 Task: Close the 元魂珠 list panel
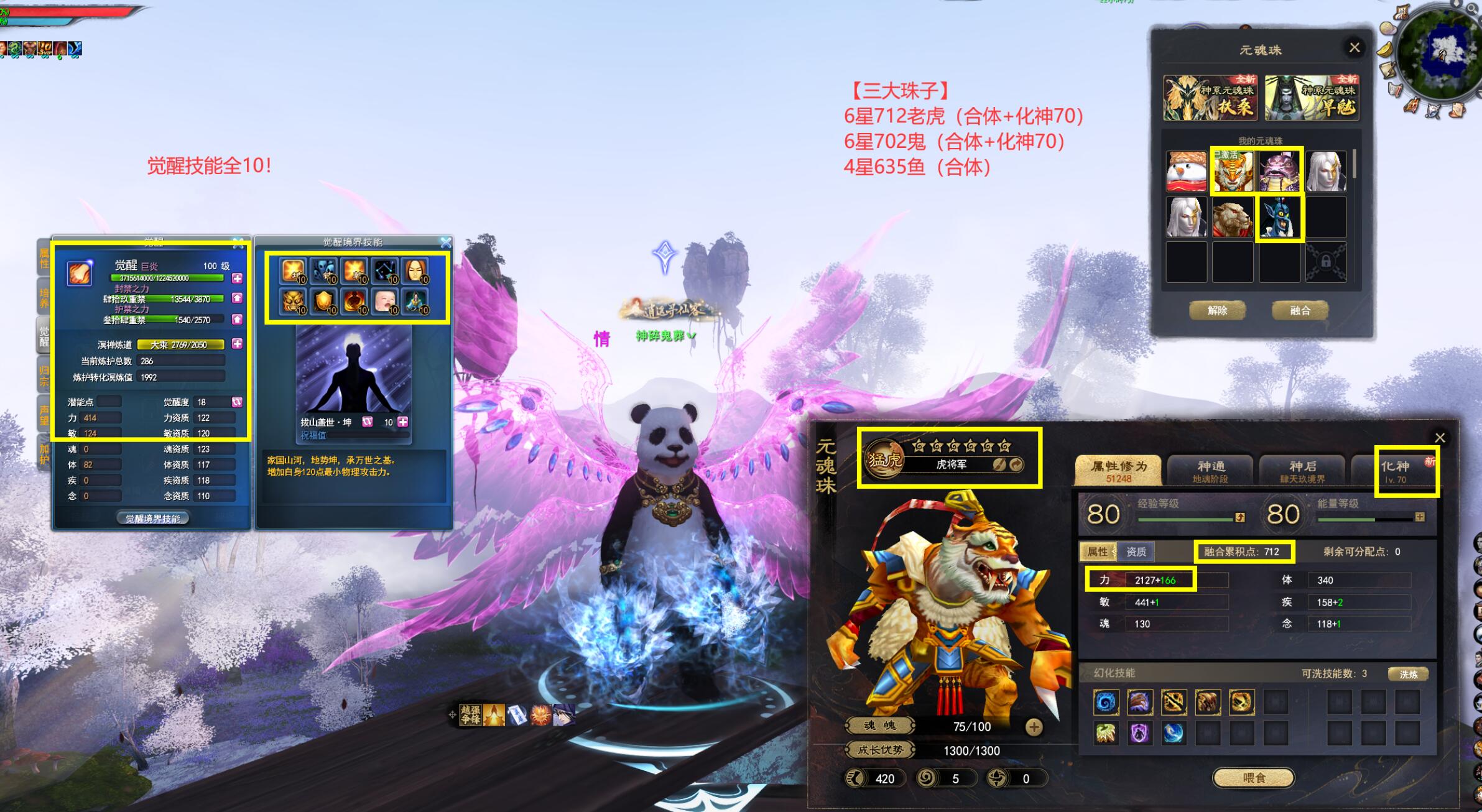tap(1354, 48)
